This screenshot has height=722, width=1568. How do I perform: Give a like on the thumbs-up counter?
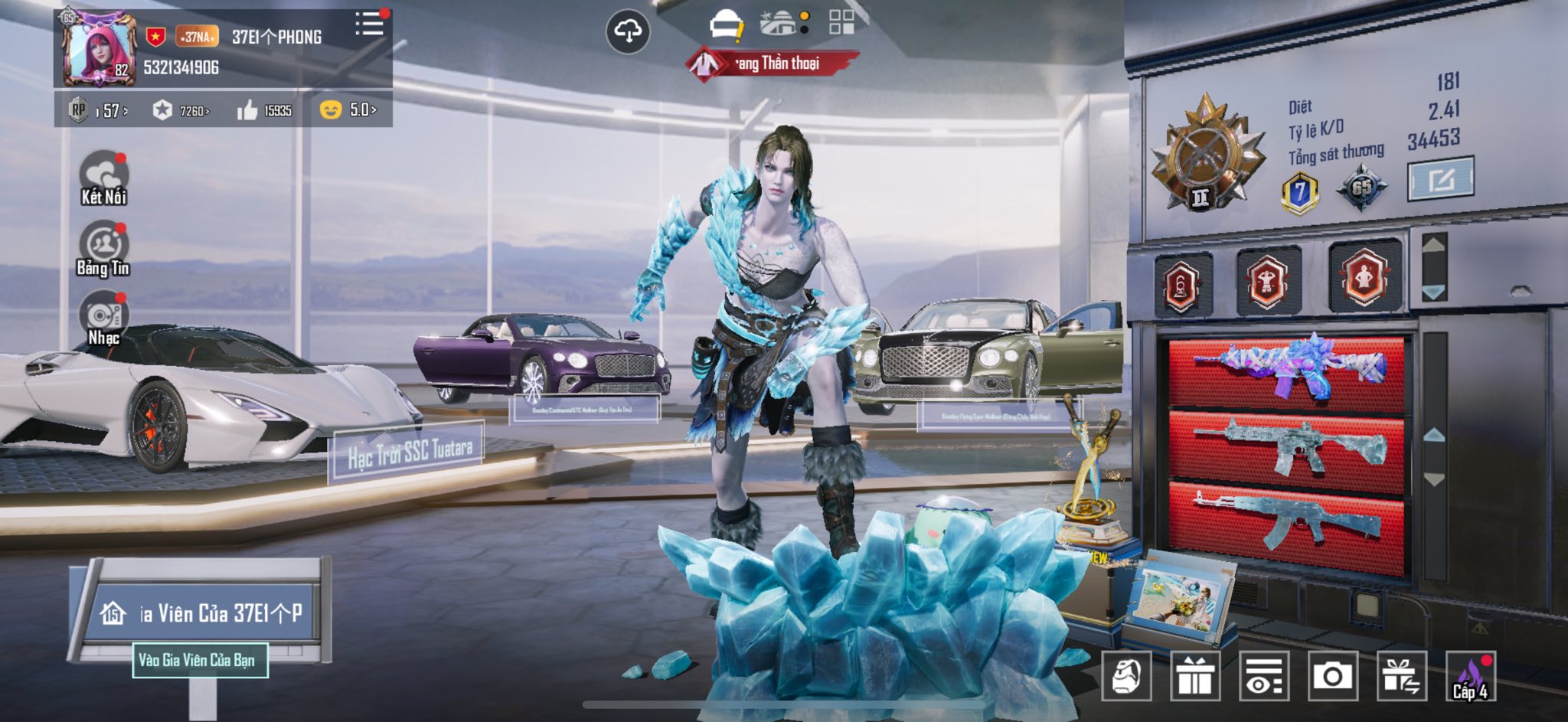(x=264, y=111)
